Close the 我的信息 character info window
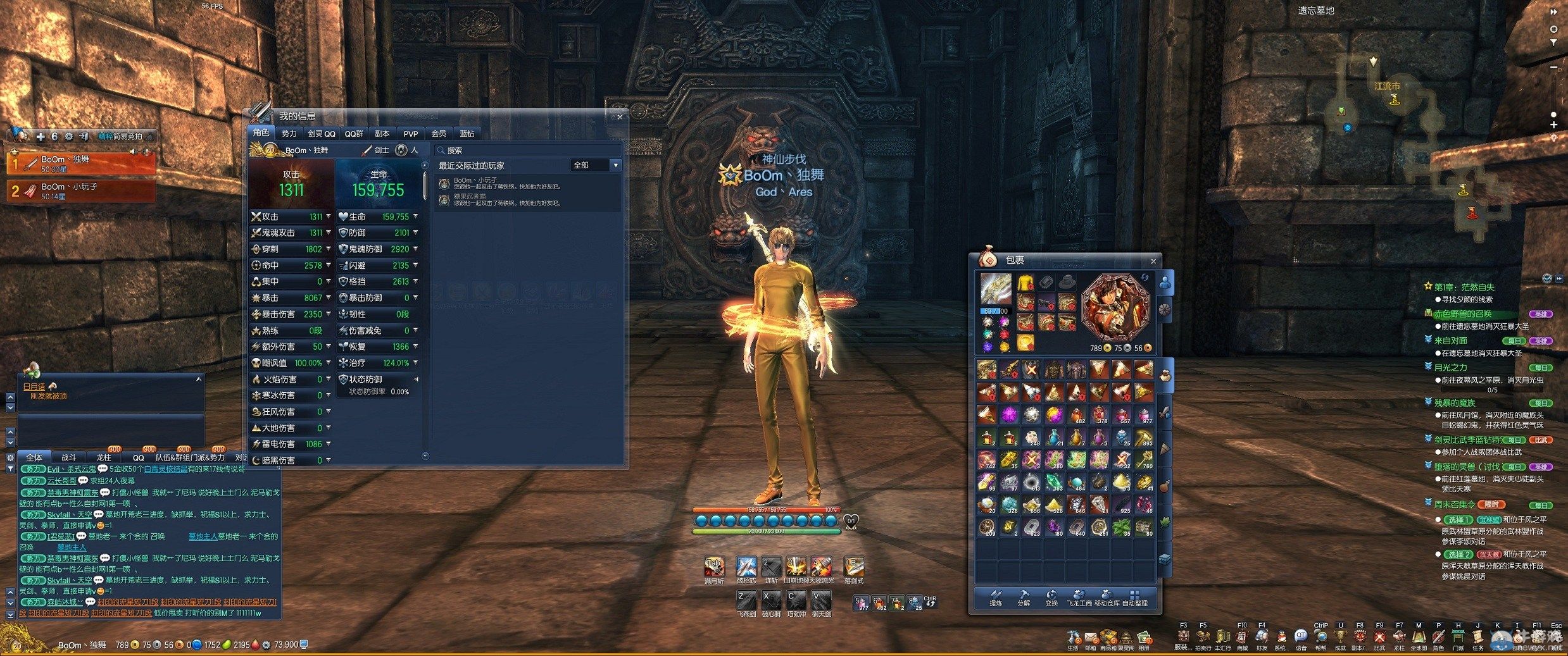Image resolution: width=1568 pixels, height=656 pixels. [x=620, y=117]
